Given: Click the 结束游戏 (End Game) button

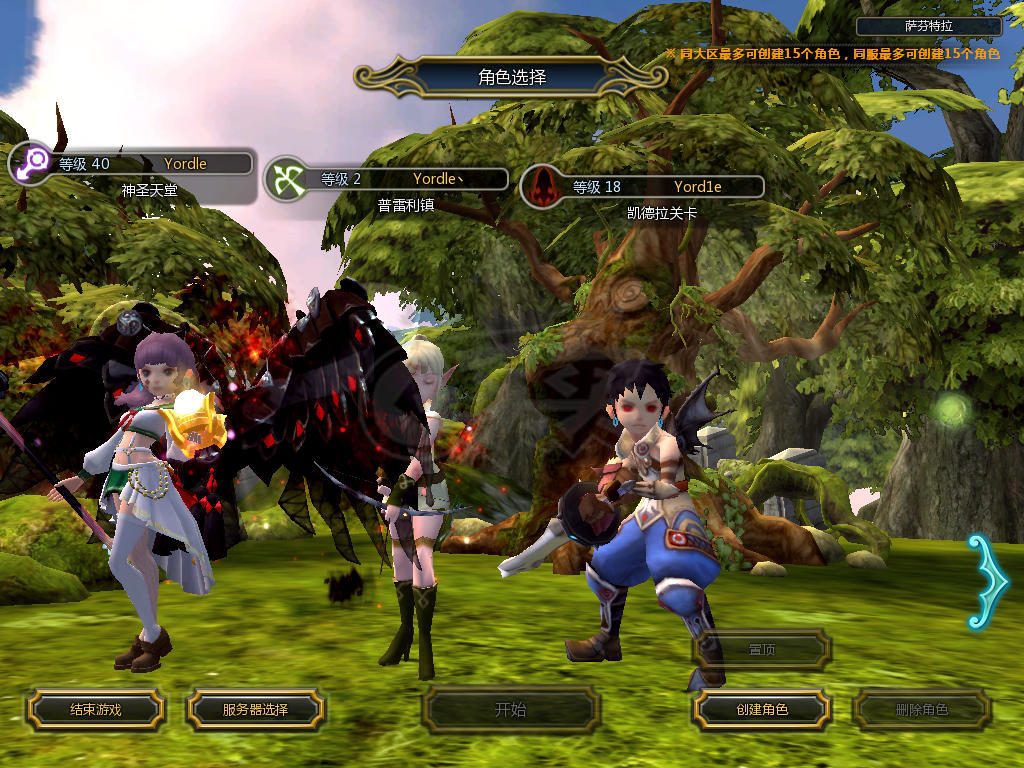Looking at the screenshot, I should [x=95, y=709].
